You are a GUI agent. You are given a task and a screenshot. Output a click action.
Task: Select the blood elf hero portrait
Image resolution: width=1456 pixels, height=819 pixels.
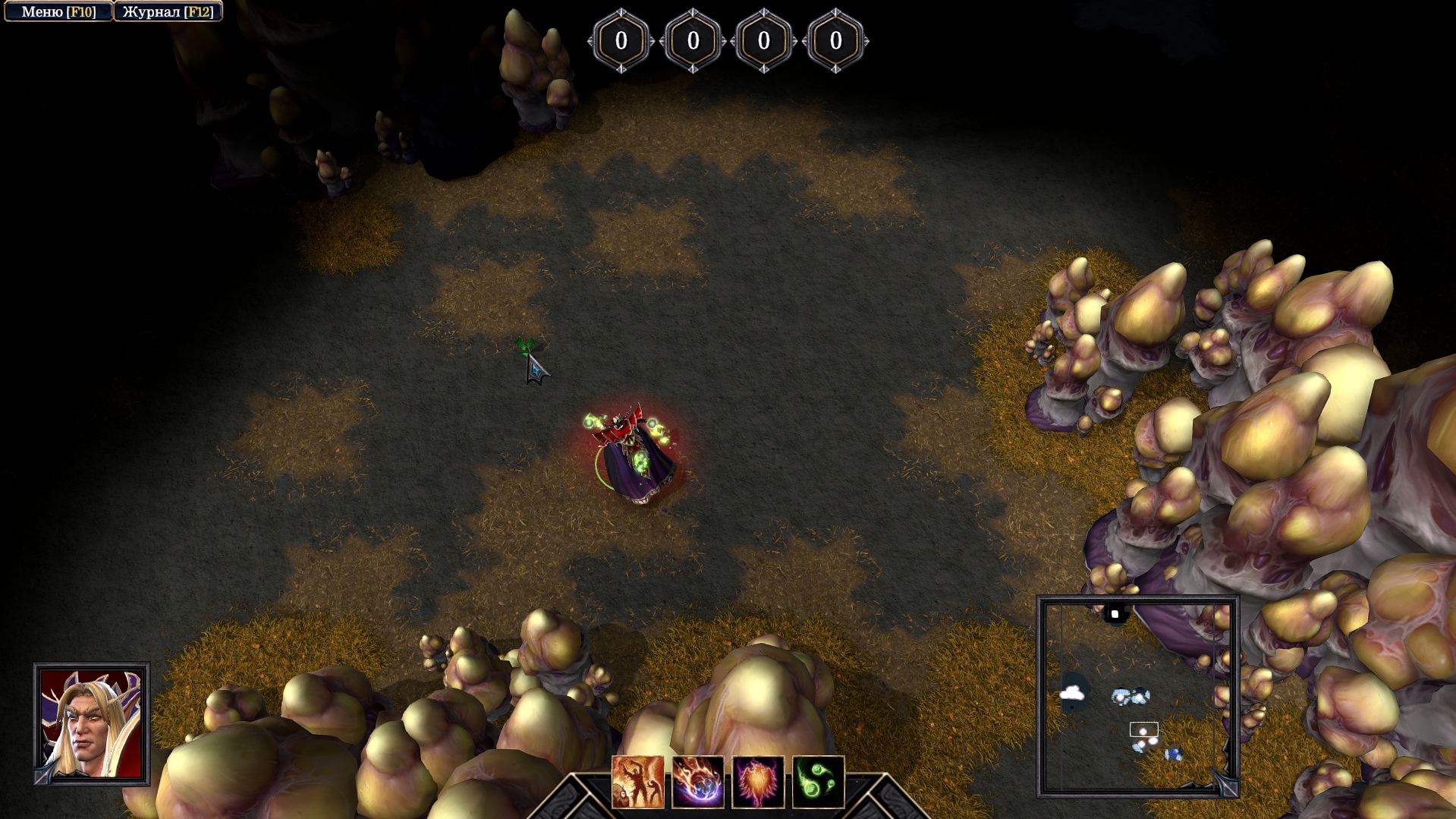(x=92, y=724)
